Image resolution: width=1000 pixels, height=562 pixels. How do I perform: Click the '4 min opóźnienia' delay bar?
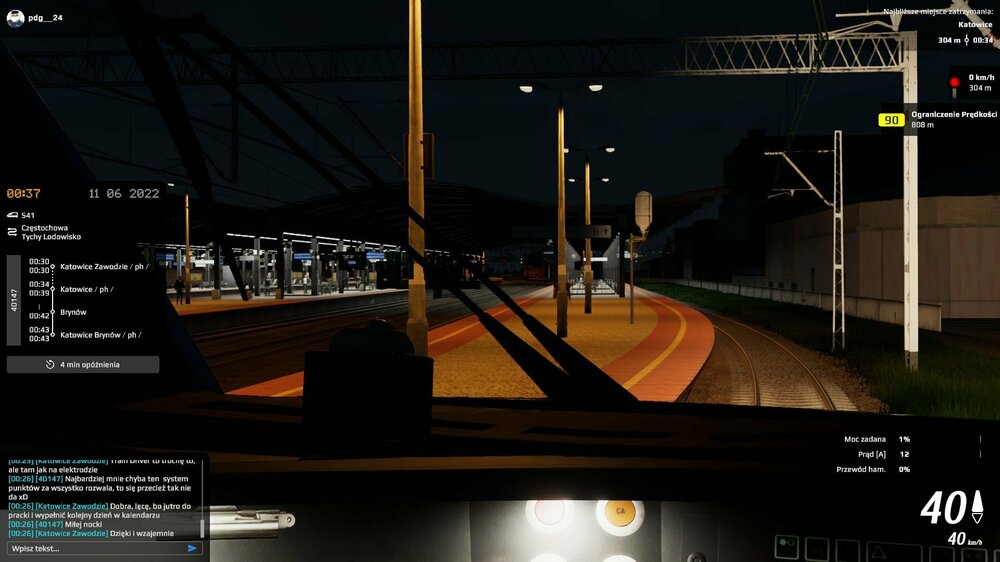(83, 365)
